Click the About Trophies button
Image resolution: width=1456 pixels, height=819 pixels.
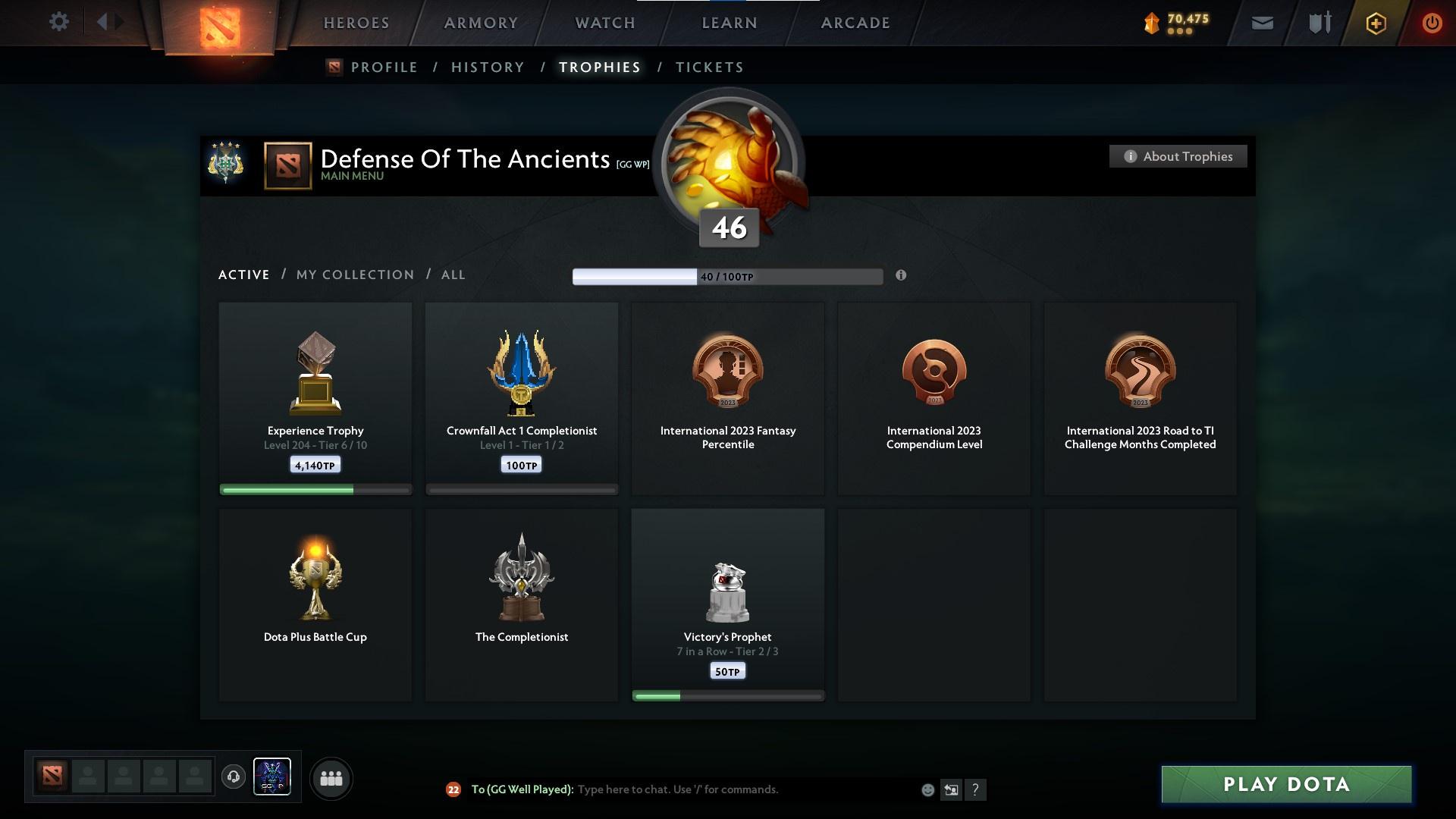pos(1178,156)
